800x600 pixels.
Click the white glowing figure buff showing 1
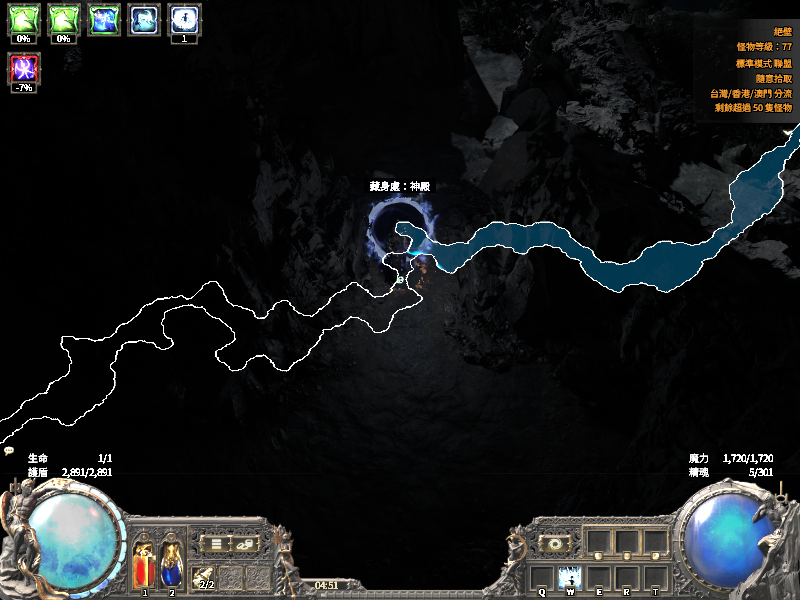click(x=183, y=19)
